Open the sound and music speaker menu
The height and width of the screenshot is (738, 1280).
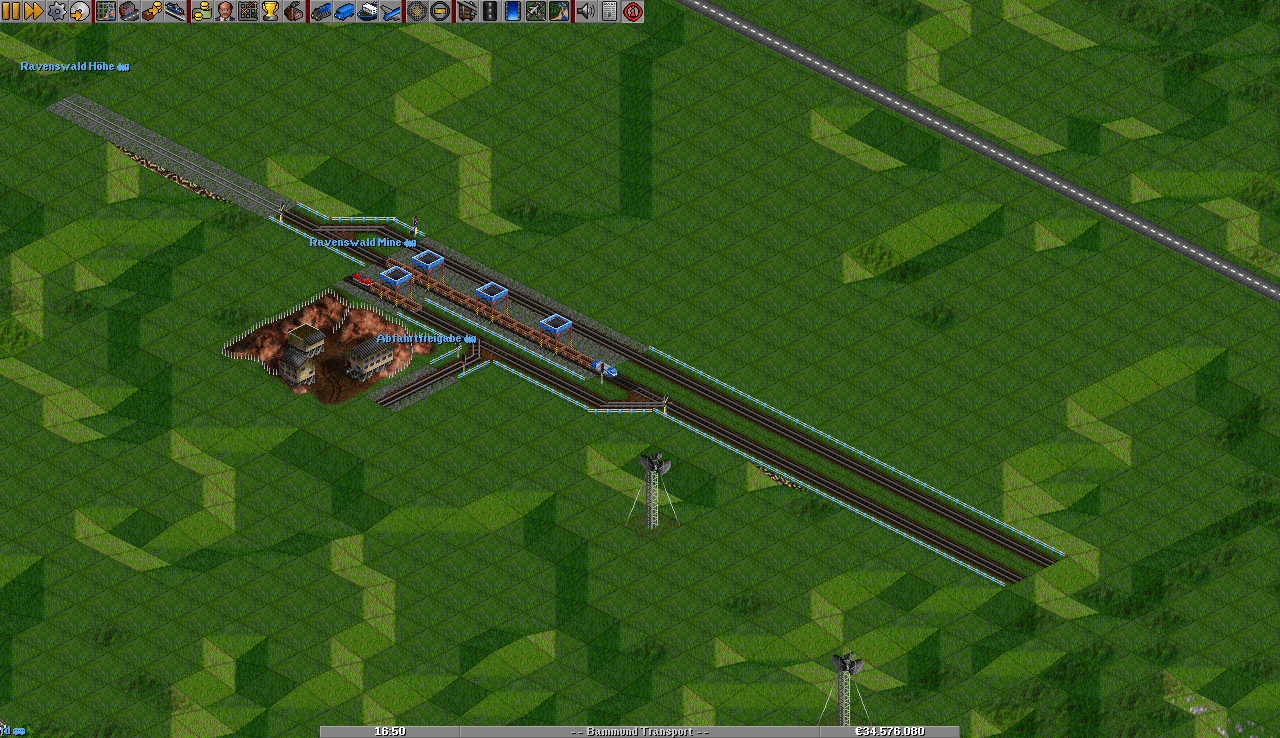tap(586, 11)
